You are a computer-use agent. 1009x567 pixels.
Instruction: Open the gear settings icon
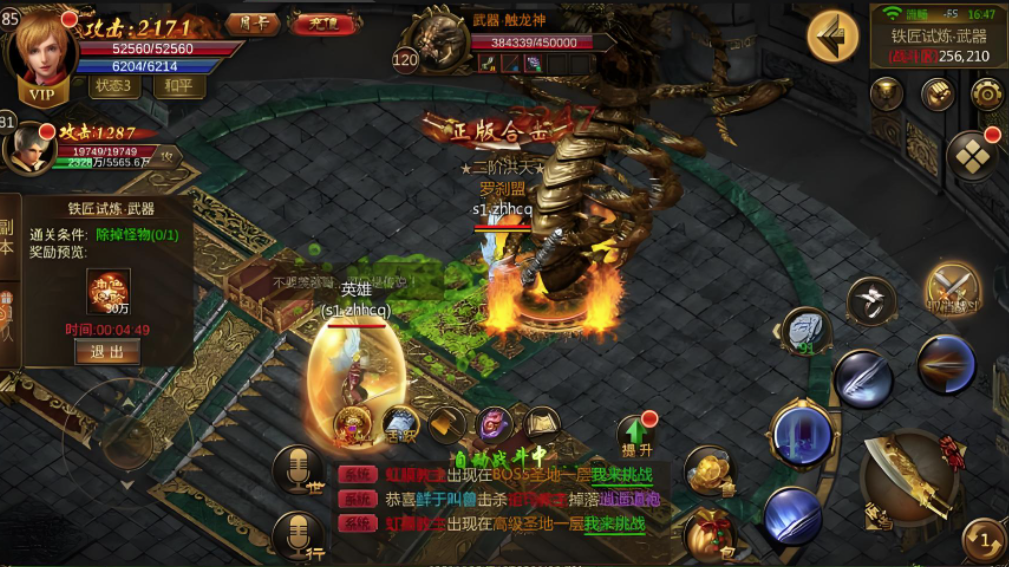coord(988,94)
